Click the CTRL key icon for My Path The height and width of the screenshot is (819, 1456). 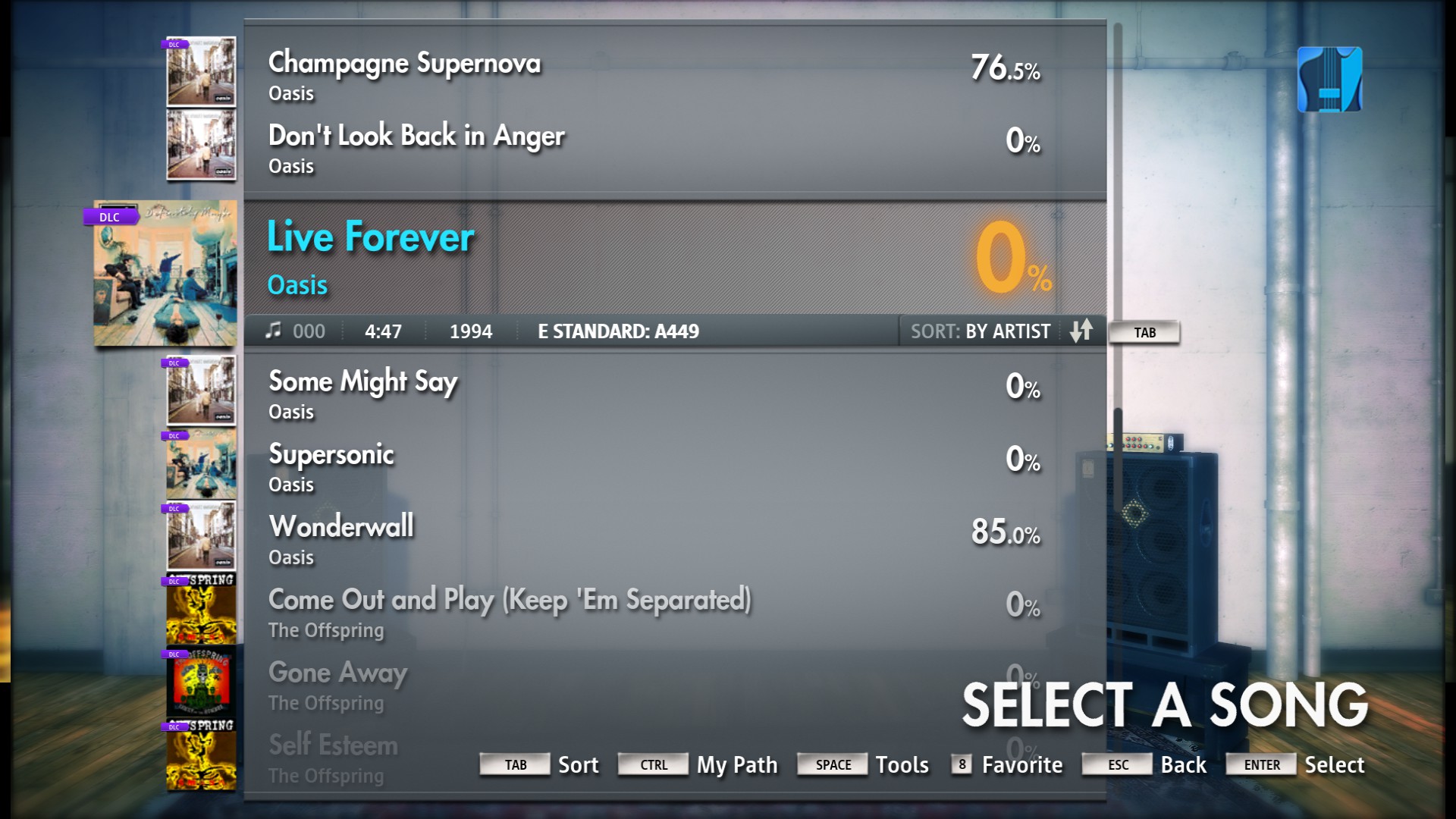653,764
